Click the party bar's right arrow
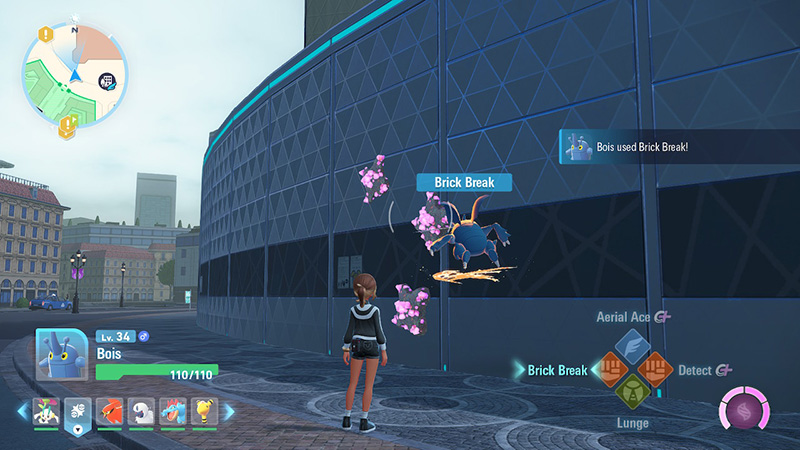 229,411
